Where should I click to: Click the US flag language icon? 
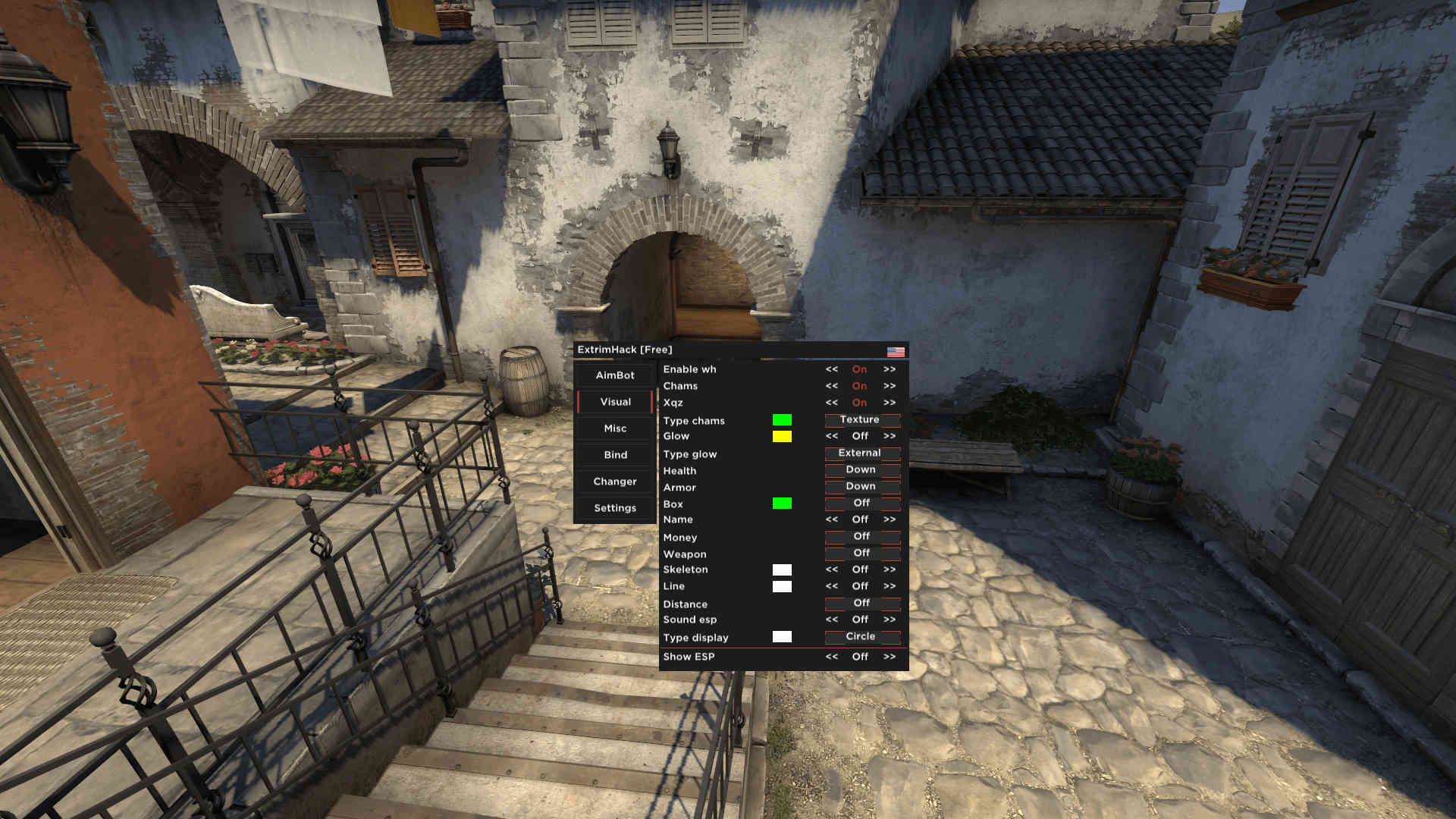coord(895,350)
